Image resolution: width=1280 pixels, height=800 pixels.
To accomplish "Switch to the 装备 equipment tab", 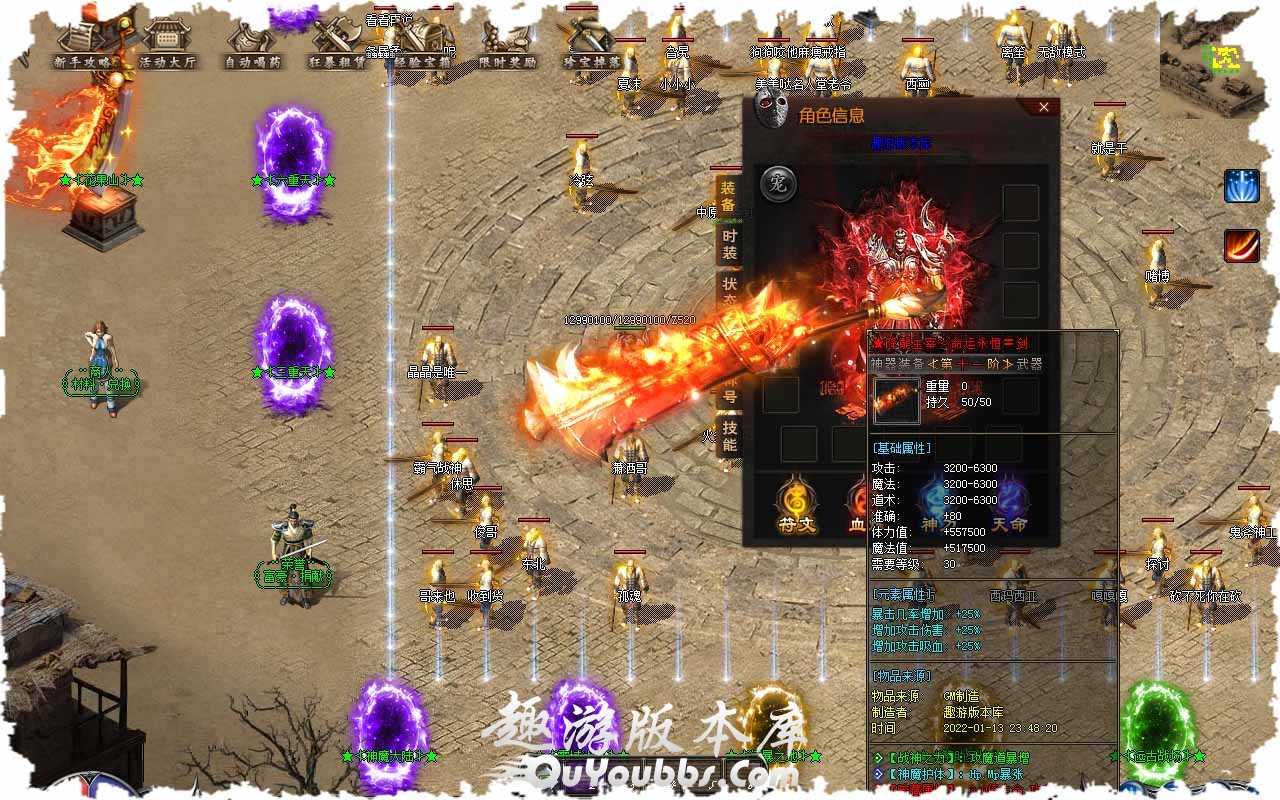I will click(x=728, y=197).
